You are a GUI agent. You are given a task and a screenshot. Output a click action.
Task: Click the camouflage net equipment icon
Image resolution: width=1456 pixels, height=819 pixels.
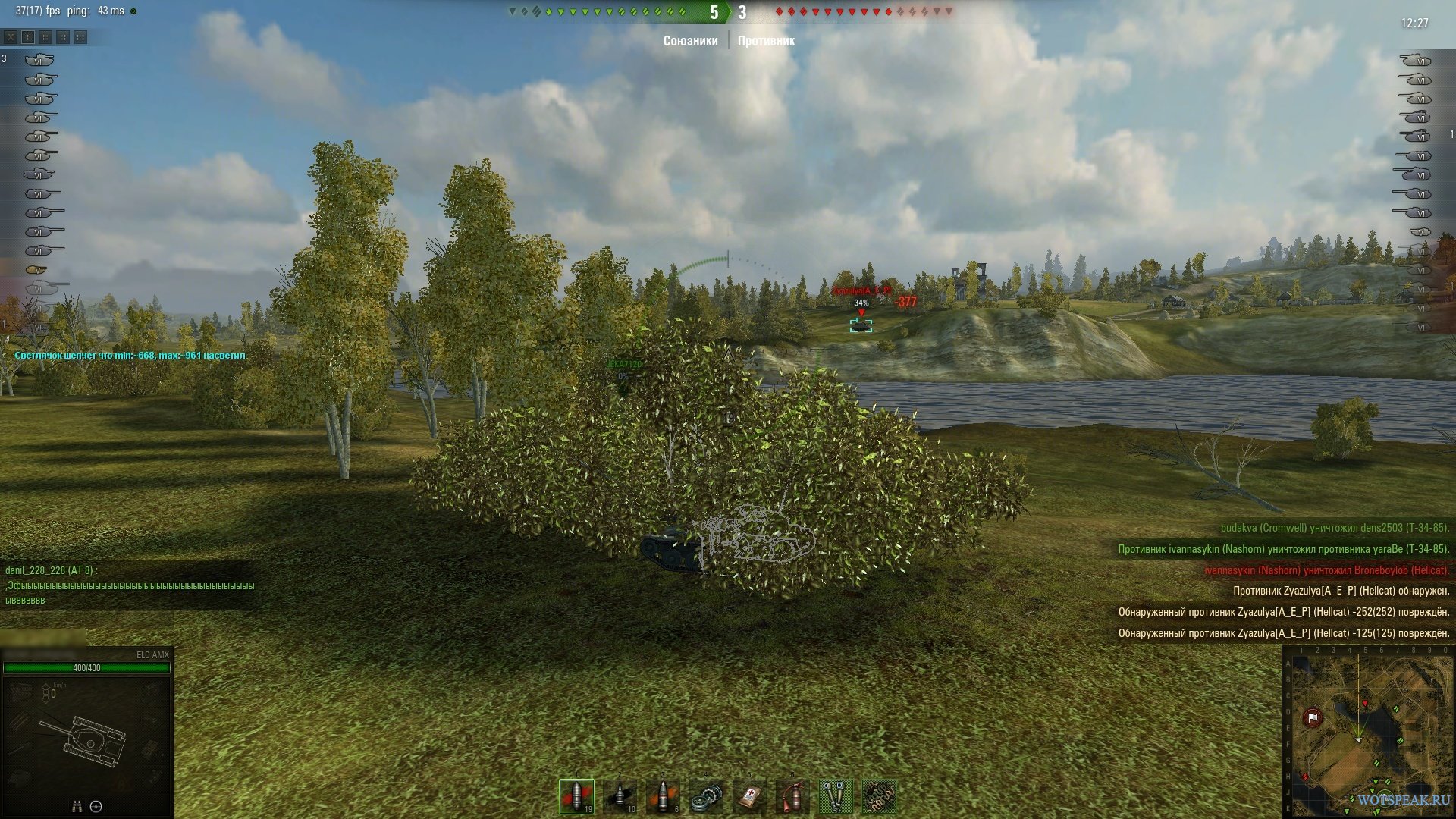click(x=879, y=796)
